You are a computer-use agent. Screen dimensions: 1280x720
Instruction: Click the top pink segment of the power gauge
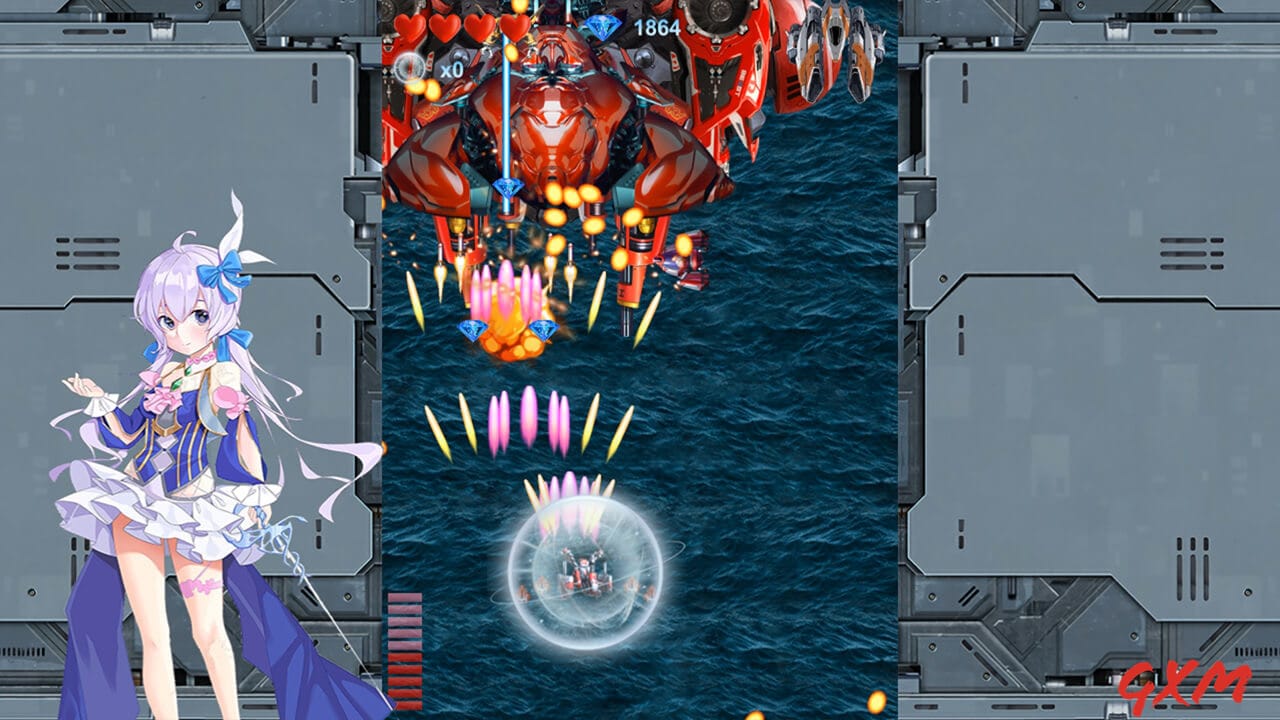[405, 597]
